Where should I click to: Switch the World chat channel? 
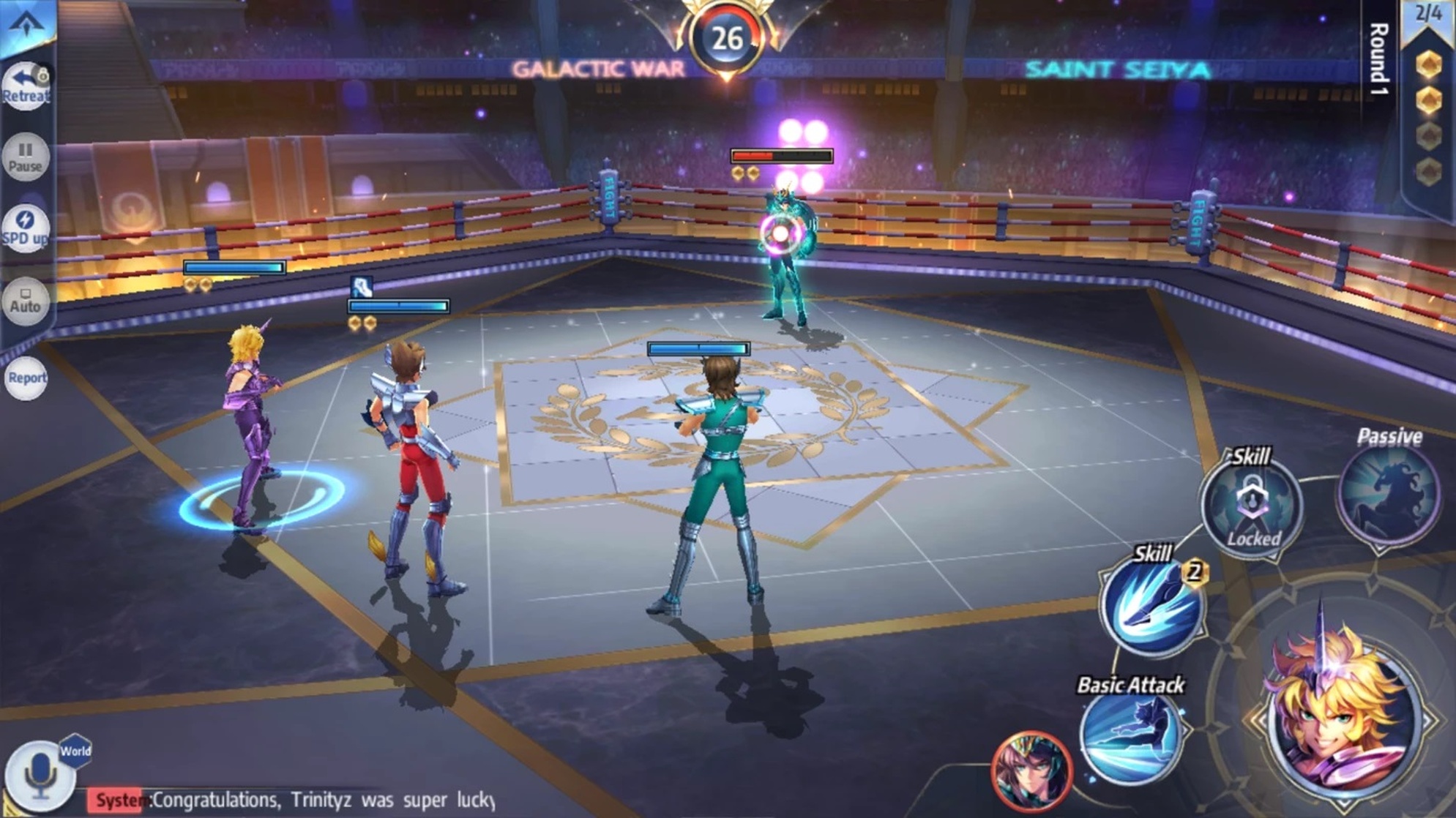[x=75, y=751]
